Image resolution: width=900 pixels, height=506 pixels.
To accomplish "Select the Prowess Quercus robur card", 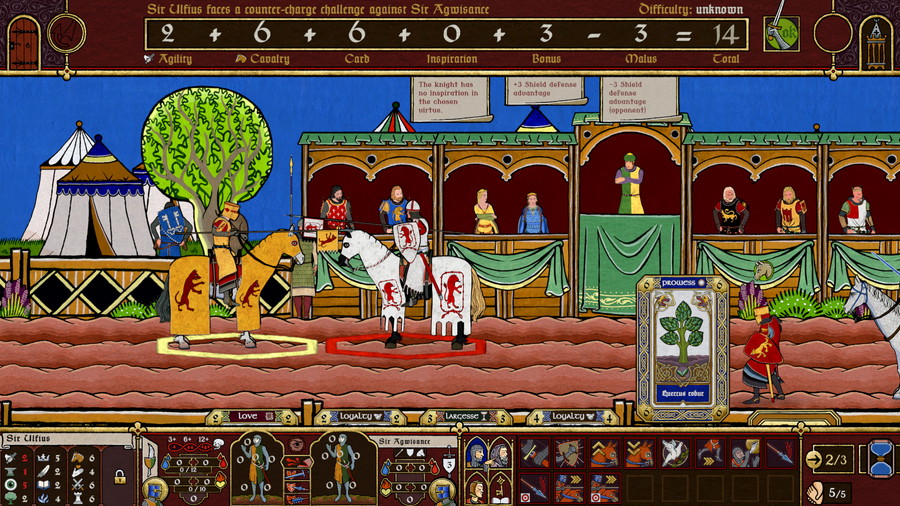I will 683,347.
